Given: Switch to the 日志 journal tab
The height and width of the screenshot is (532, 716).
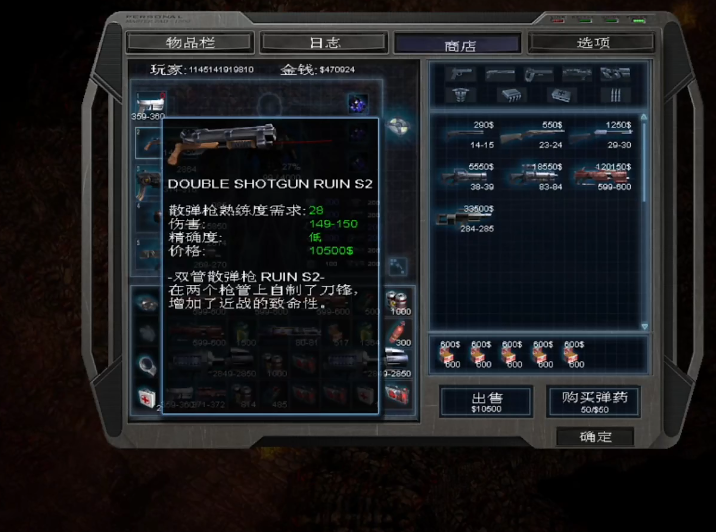Looking at the screenshot, I should [324, 43].
